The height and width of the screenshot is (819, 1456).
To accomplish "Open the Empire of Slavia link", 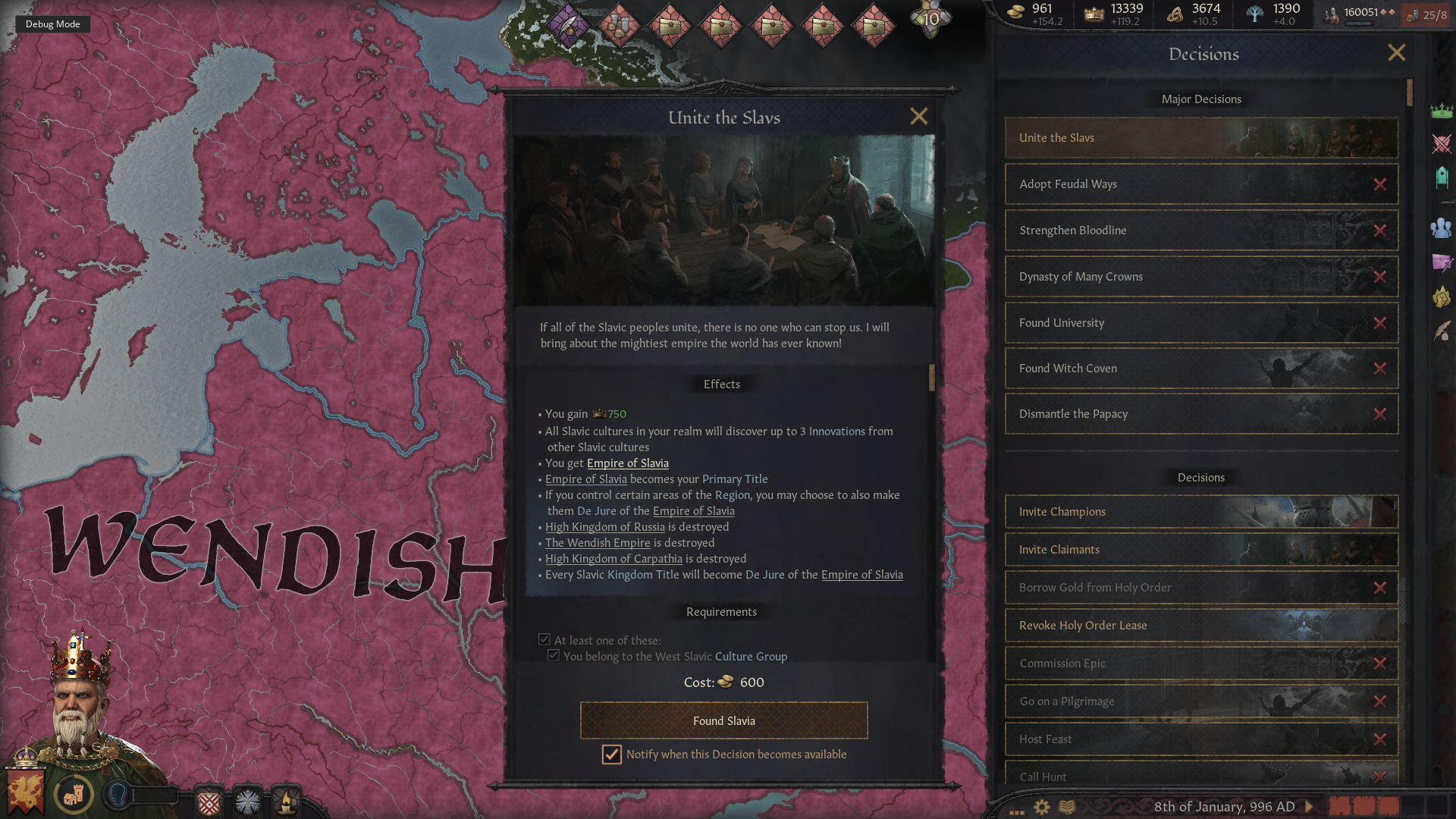I will [x=627, y=463].
